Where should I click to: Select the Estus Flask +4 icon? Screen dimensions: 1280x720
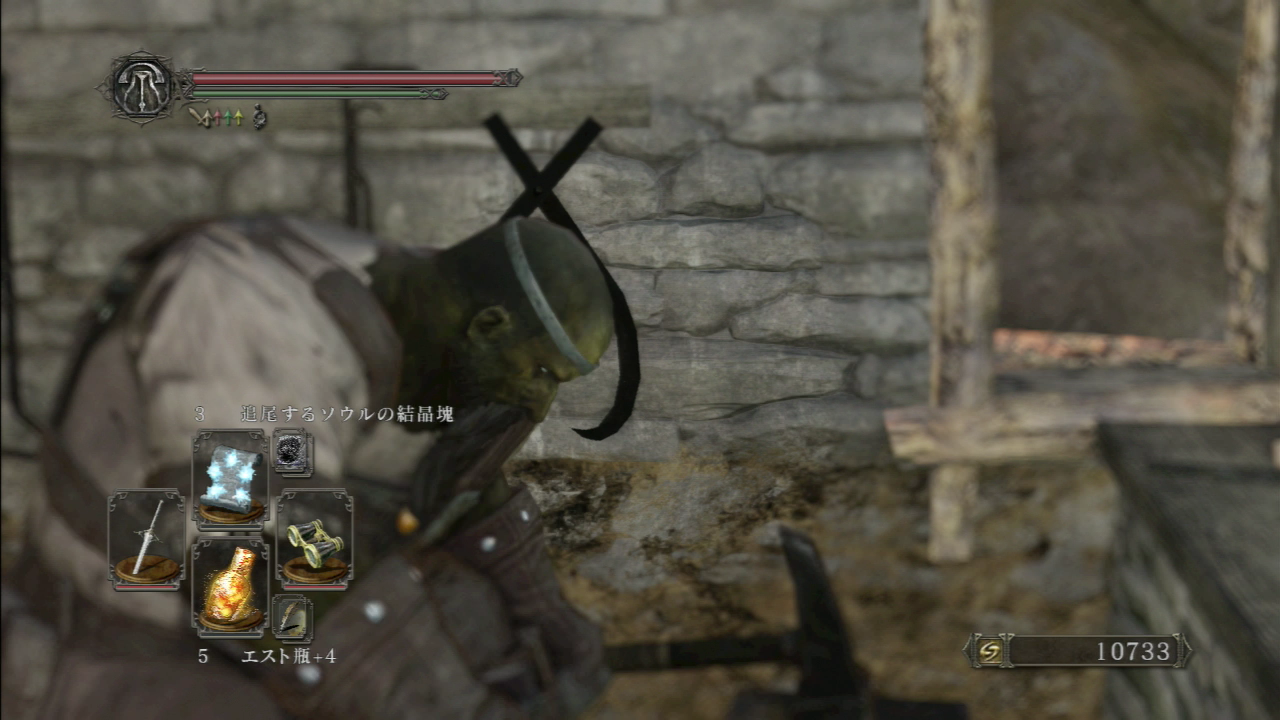(230, 585)
